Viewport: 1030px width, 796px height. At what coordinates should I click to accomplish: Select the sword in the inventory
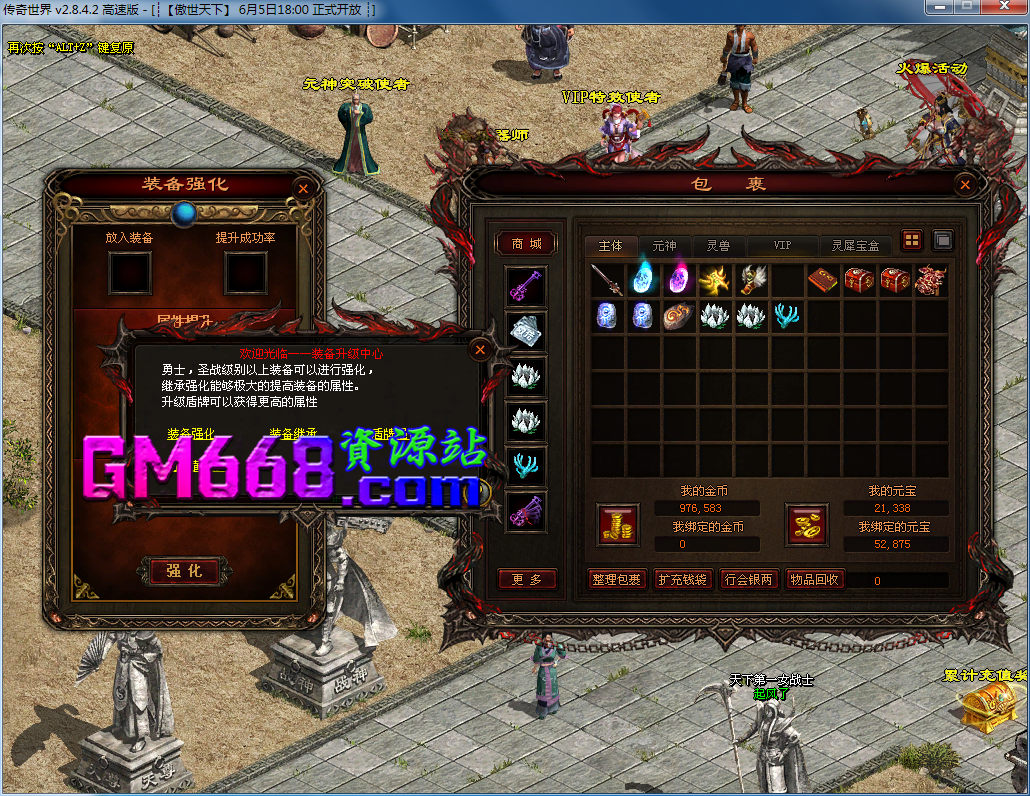[607, 280]
